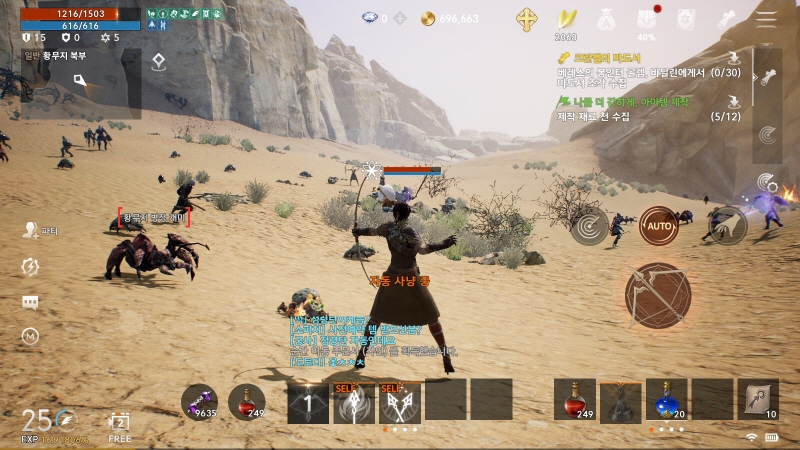800x450 pixels.
Task: Tap the large main attack button
Action: coord(658,294)
